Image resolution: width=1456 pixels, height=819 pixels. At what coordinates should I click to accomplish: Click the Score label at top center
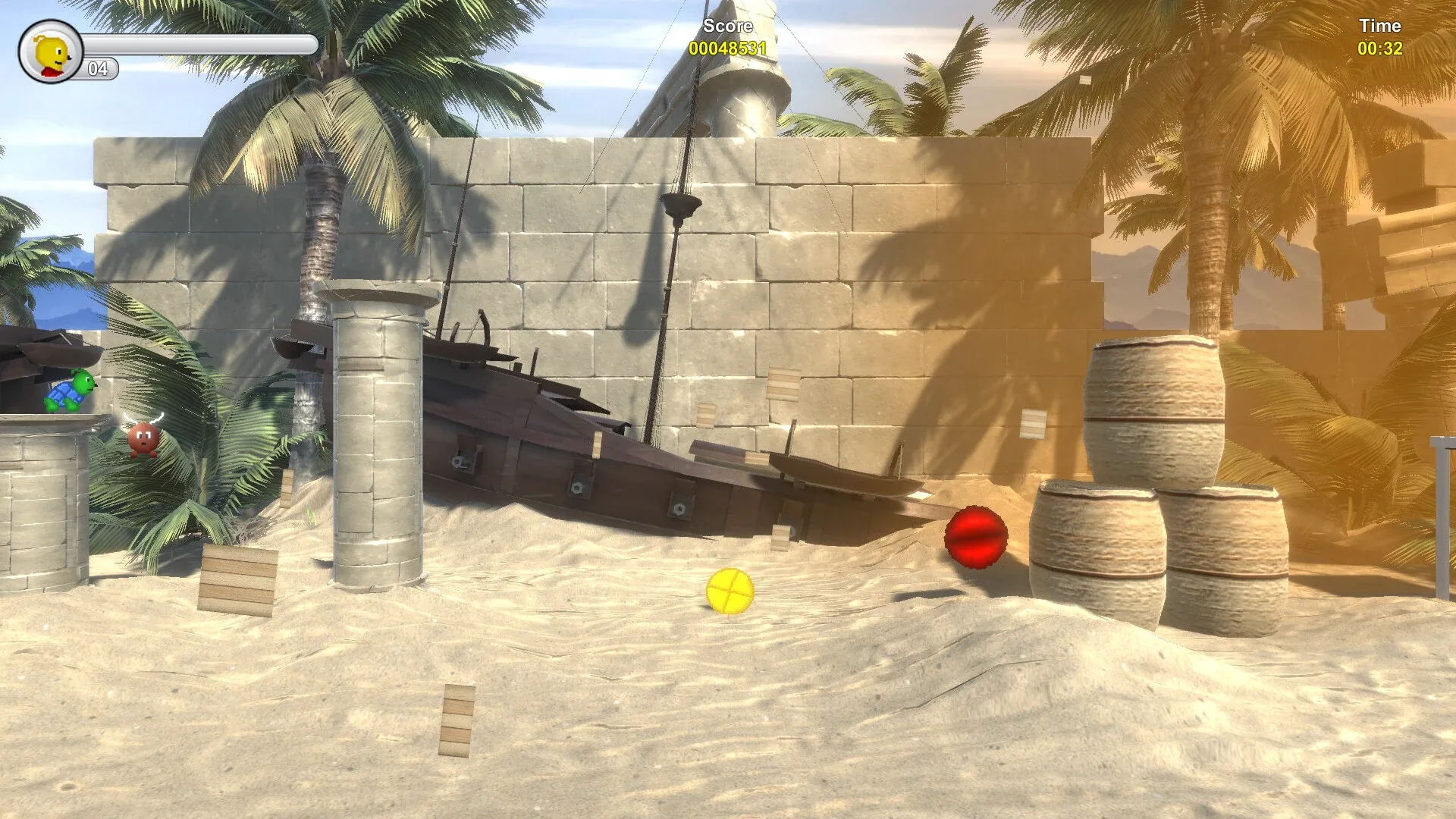(726, 25)
